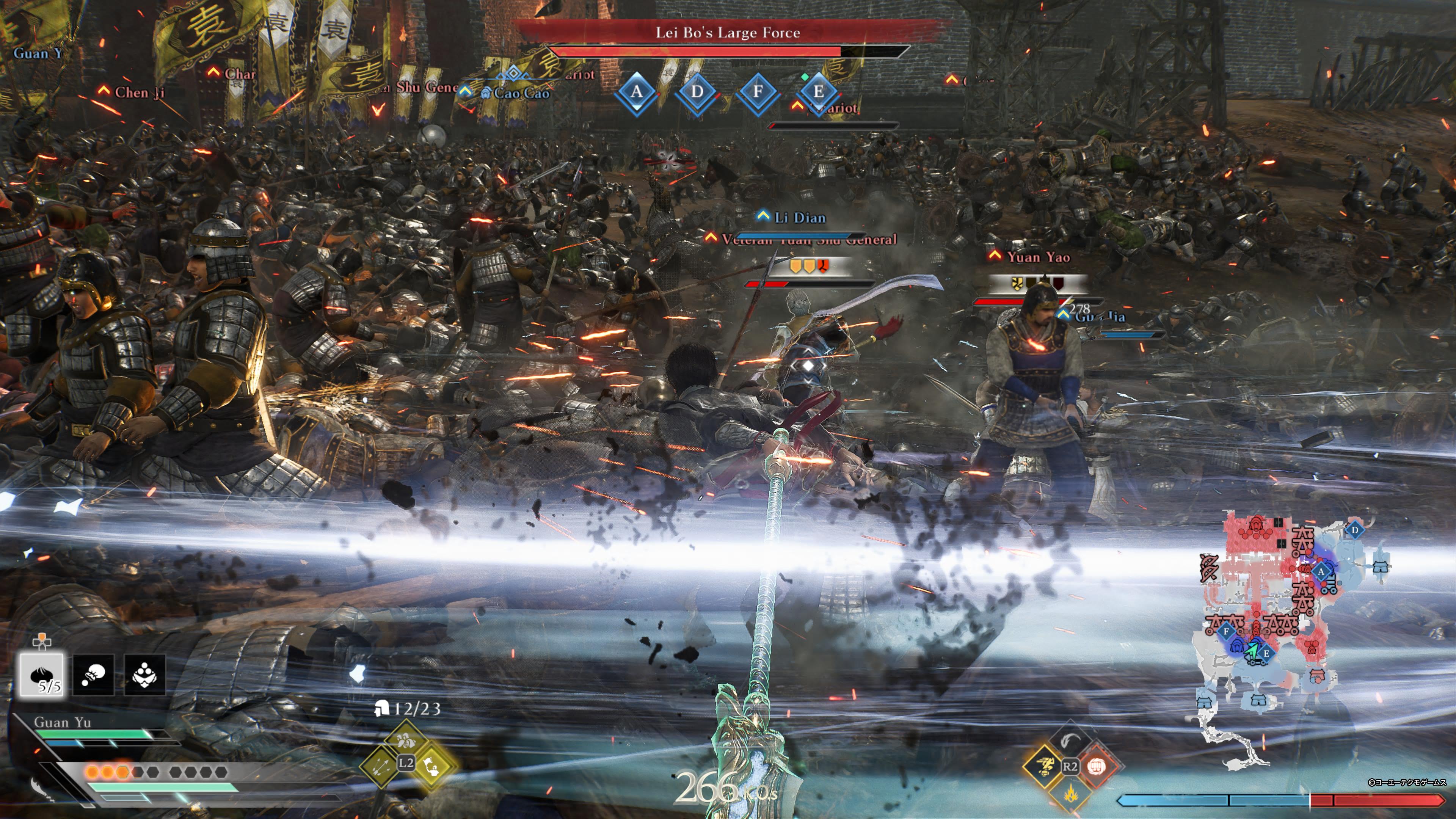This screenshot has width=1456, height=819.
Task: Activate the yellow rushing strike battle art
Action: pyautogui.click(x=1044, y=766)
